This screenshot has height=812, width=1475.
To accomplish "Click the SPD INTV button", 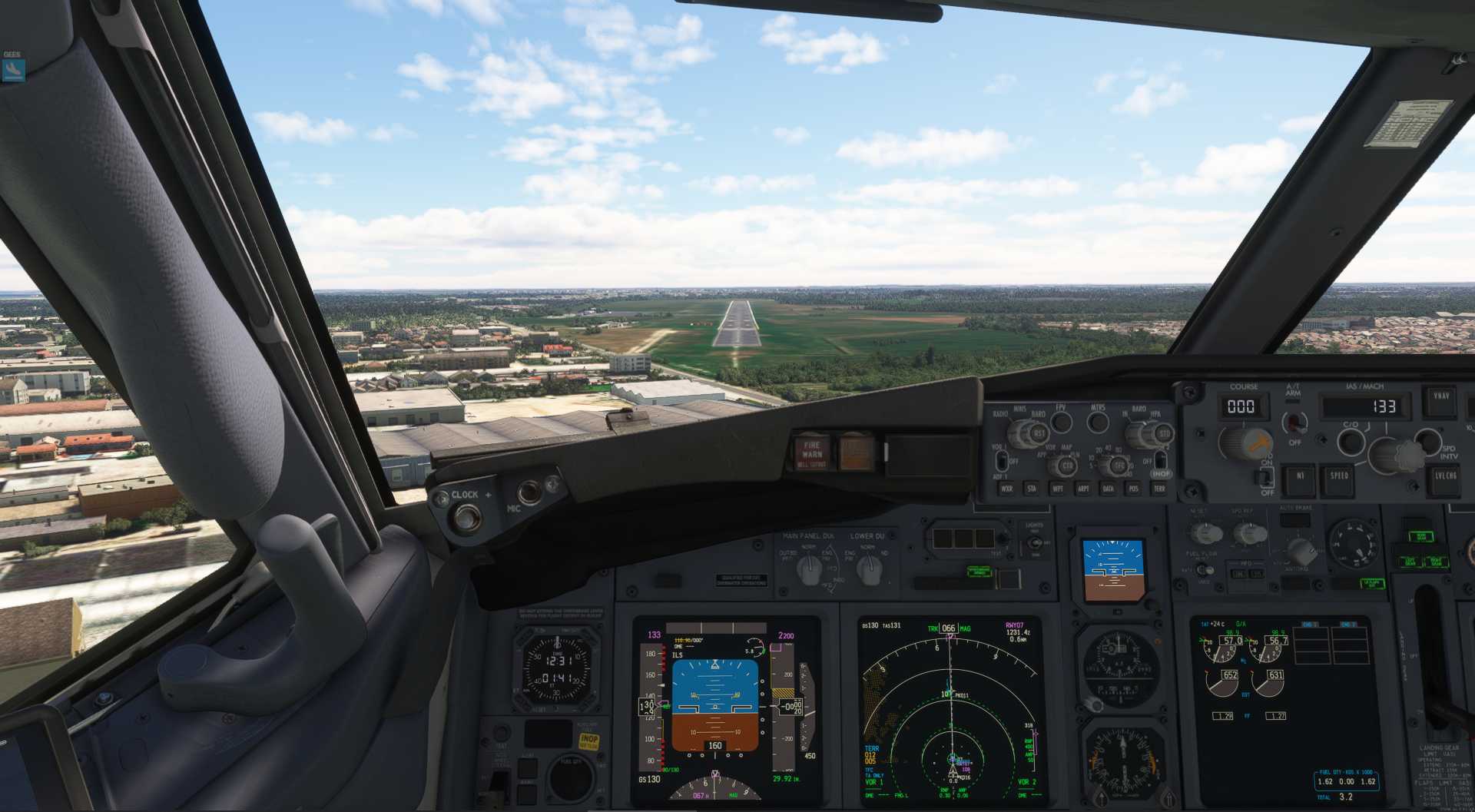I will click(1427, 440).
